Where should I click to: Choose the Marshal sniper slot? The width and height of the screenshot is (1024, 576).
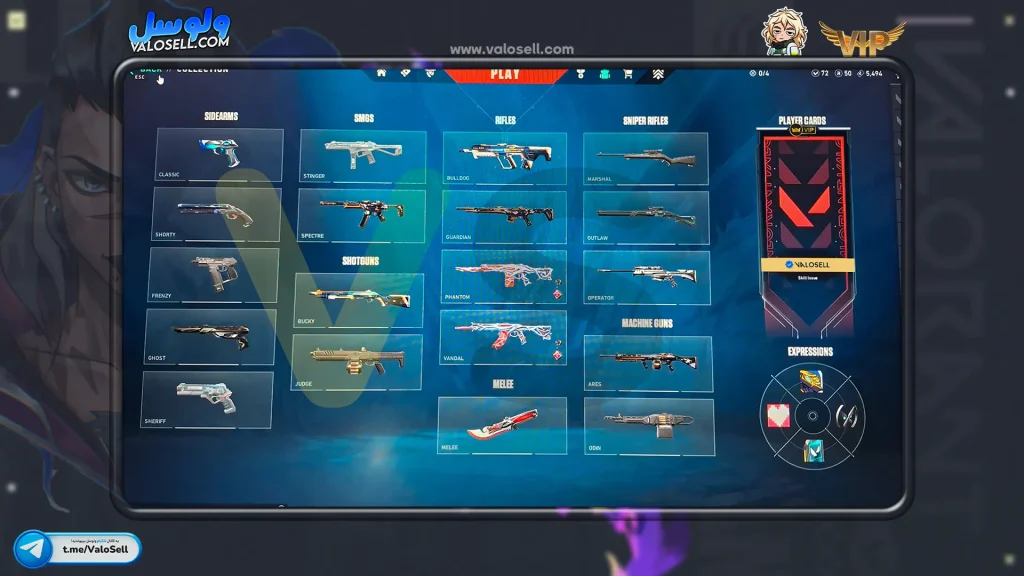tap(645, 159)
